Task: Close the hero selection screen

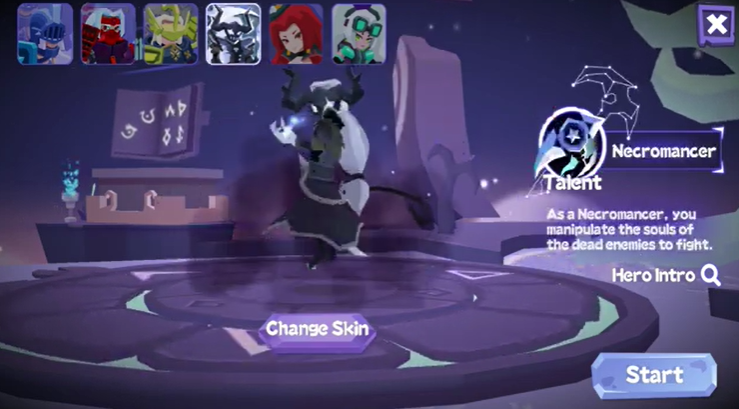Action: (x=716, y=24)
